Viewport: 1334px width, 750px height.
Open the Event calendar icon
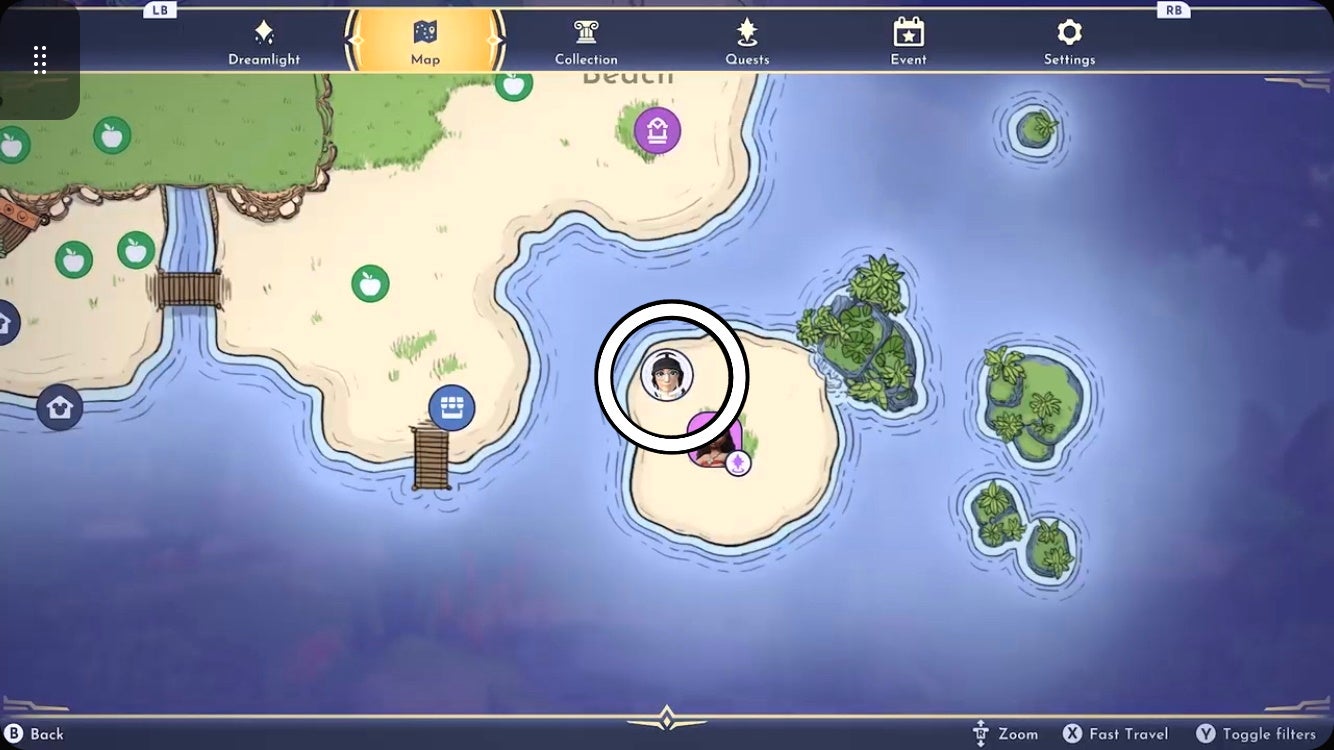[908, 33]
